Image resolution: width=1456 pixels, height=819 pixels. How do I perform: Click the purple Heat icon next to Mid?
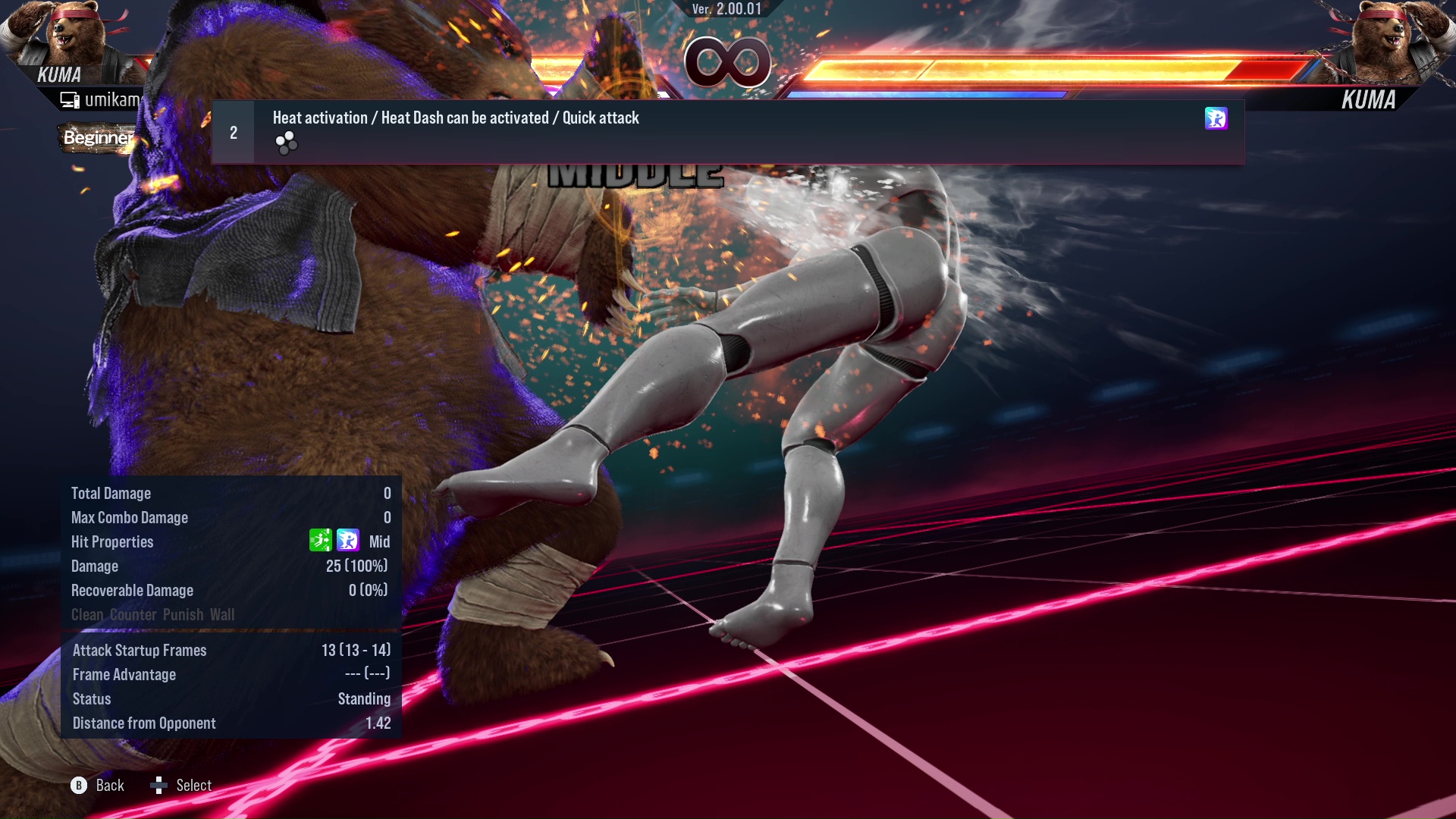click(x=348, y=541)
